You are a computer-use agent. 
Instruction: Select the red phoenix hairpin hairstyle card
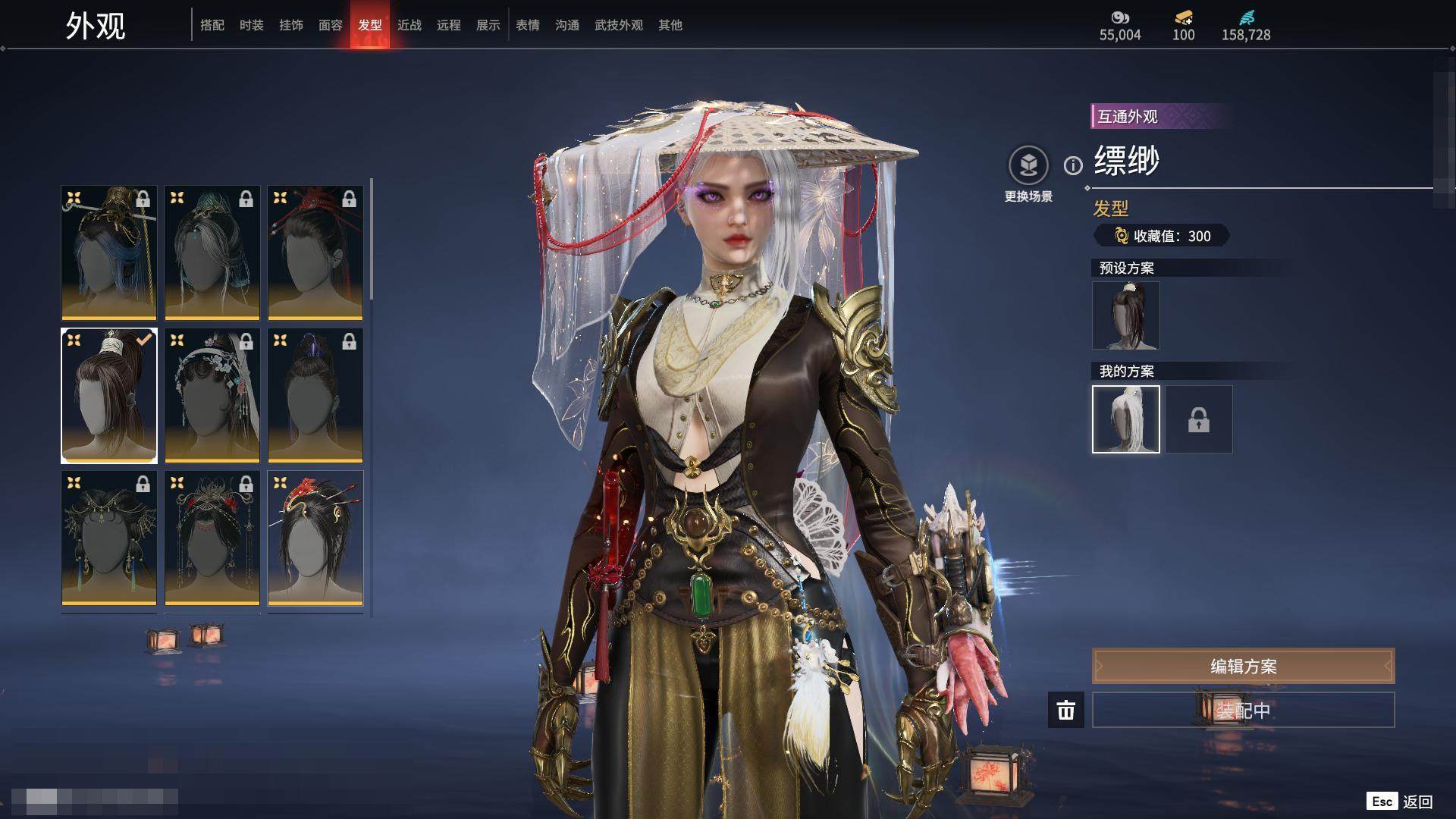(315, 538)
